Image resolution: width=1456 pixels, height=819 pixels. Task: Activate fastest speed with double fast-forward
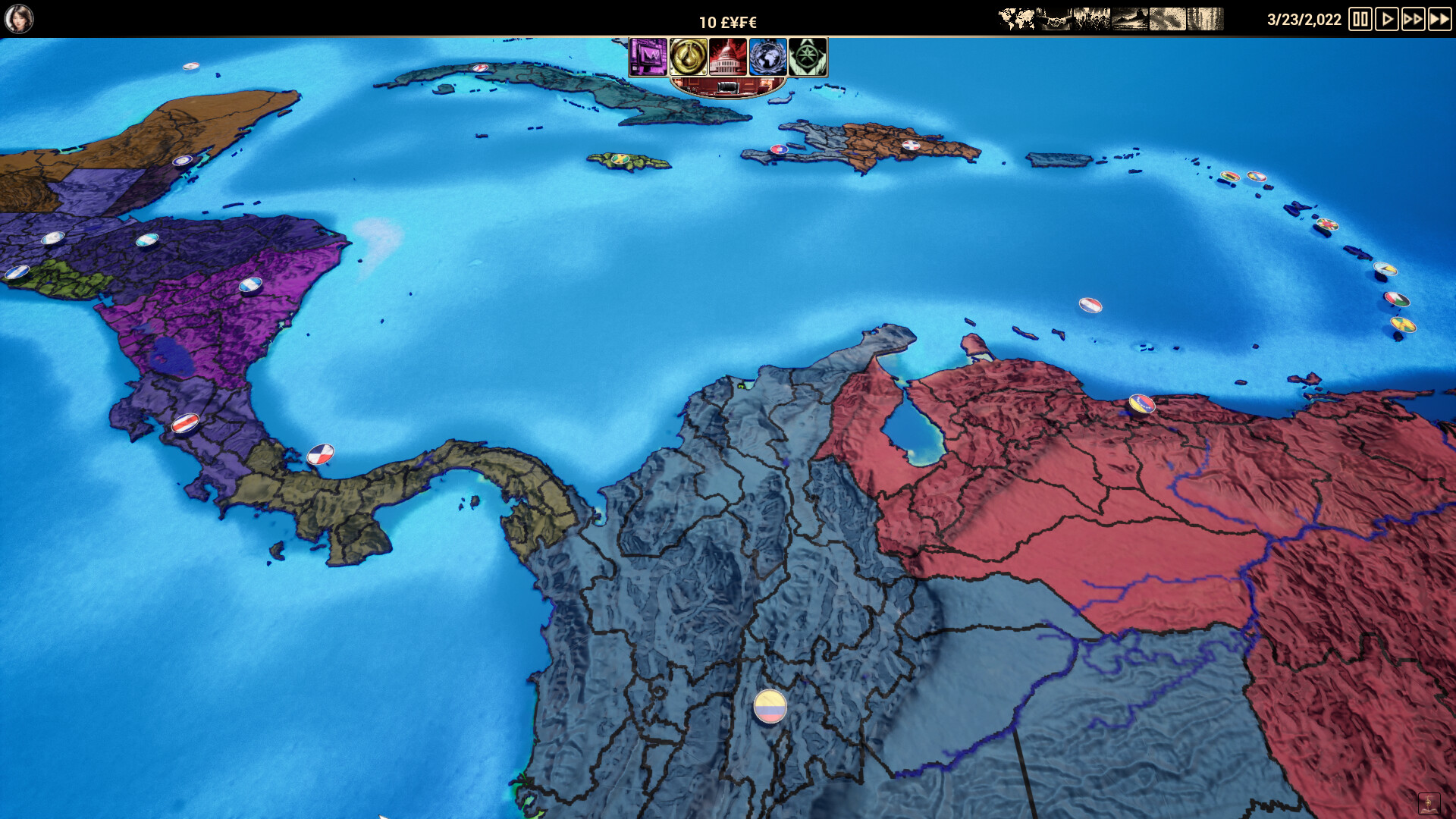[x=1439, y=19]
